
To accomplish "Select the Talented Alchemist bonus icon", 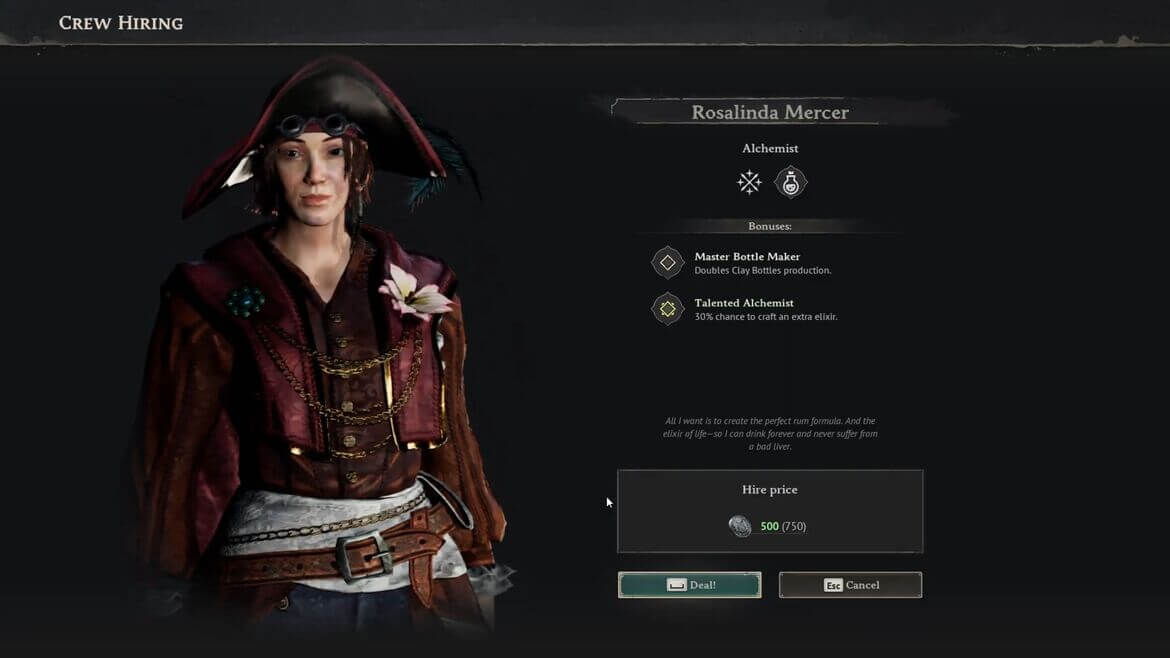I will tap(667, 309).
